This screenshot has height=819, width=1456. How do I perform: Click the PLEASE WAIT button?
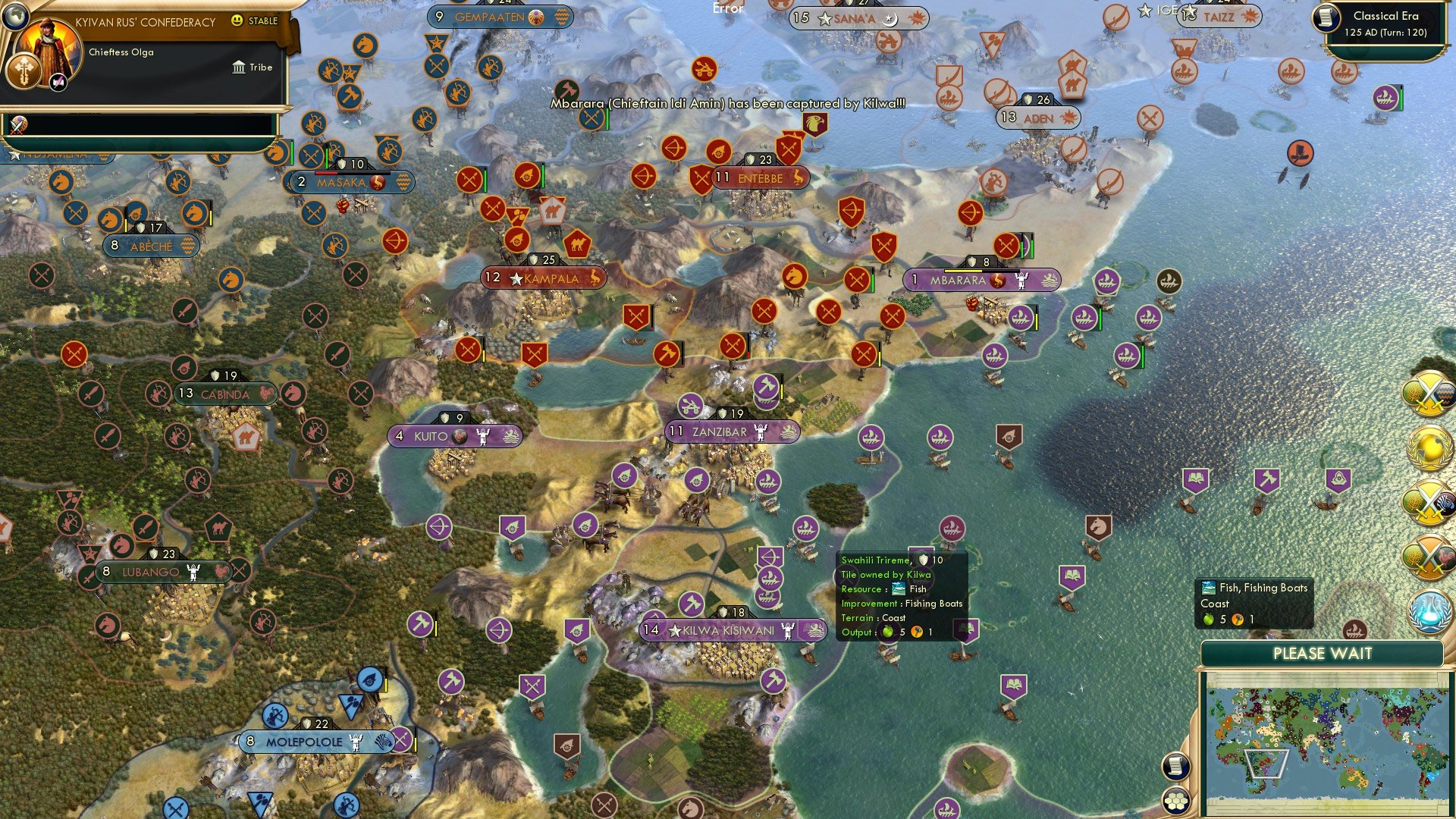[1323, 653]
